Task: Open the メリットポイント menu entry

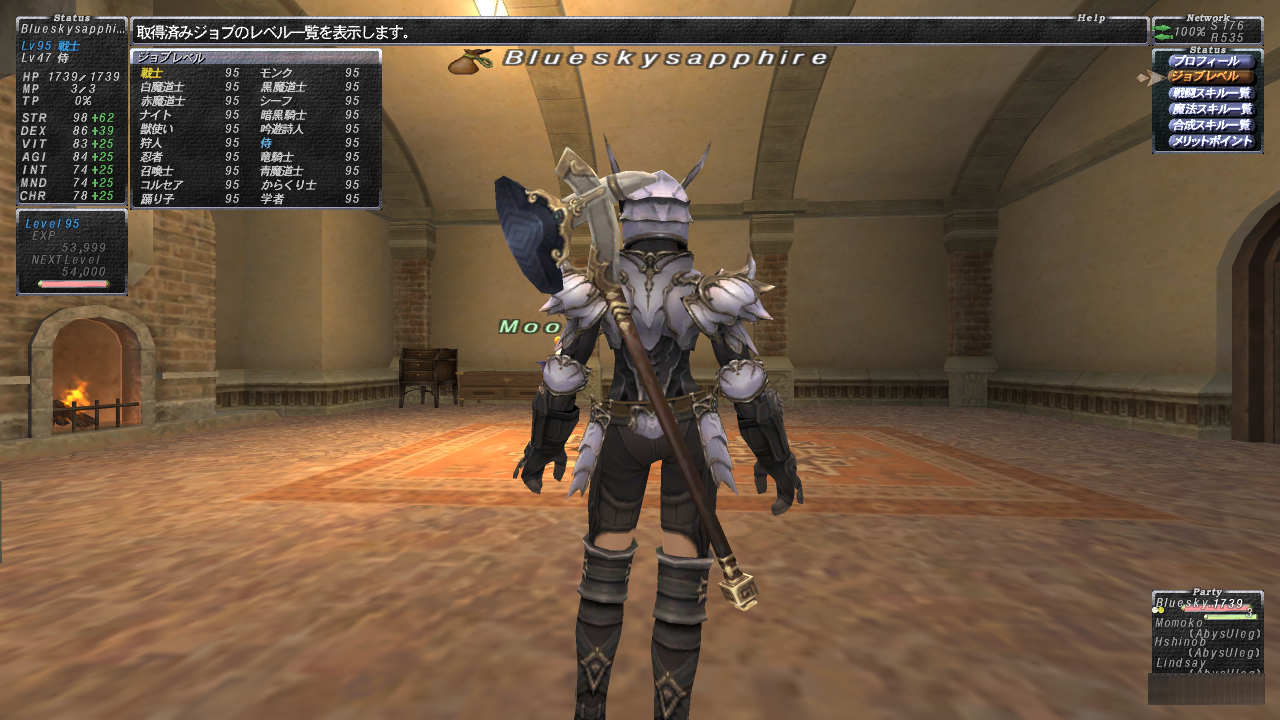Action: coord(1210,141)
